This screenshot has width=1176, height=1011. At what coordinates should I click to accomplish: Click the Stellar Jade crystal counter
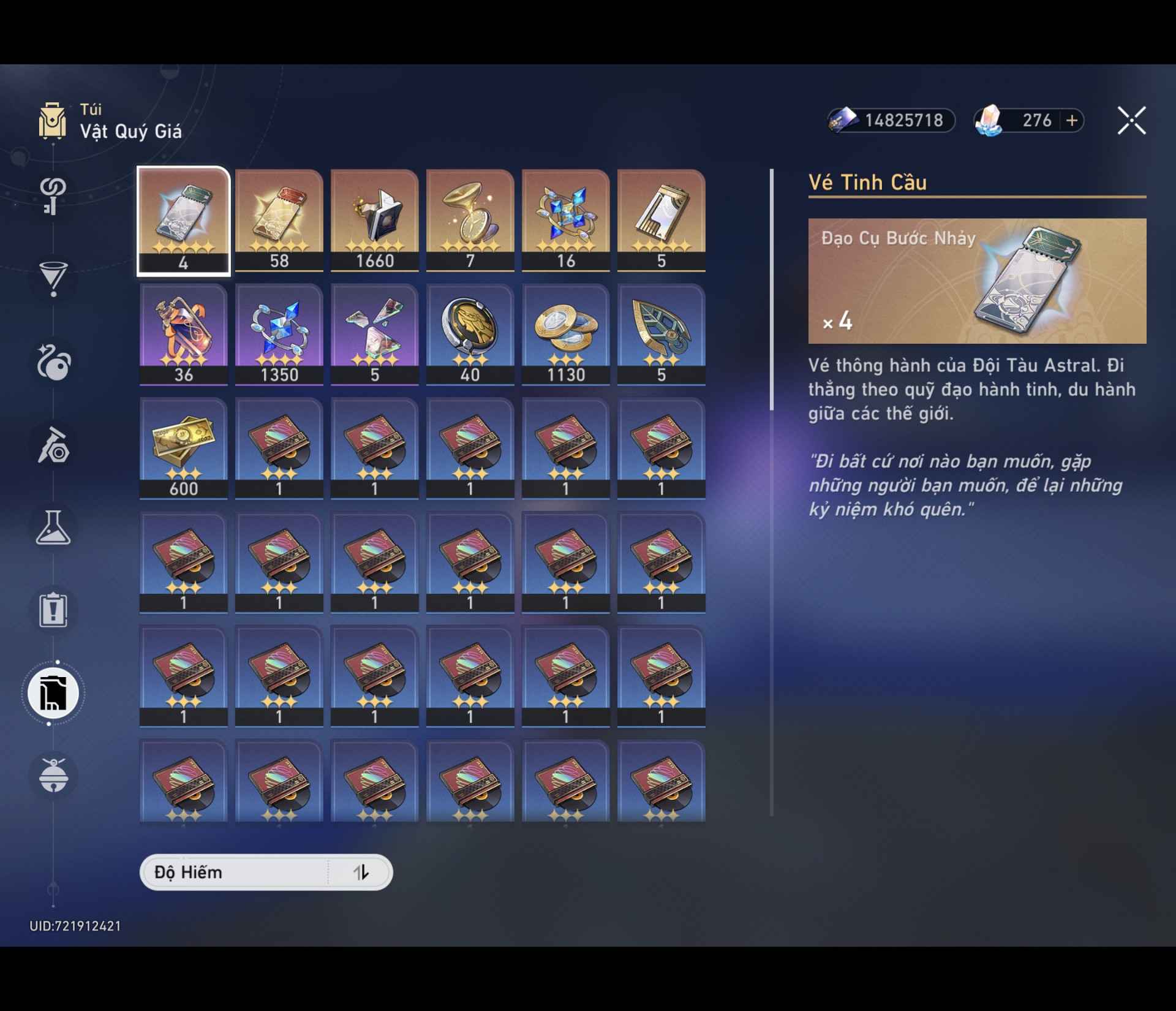click(1029, 121)
